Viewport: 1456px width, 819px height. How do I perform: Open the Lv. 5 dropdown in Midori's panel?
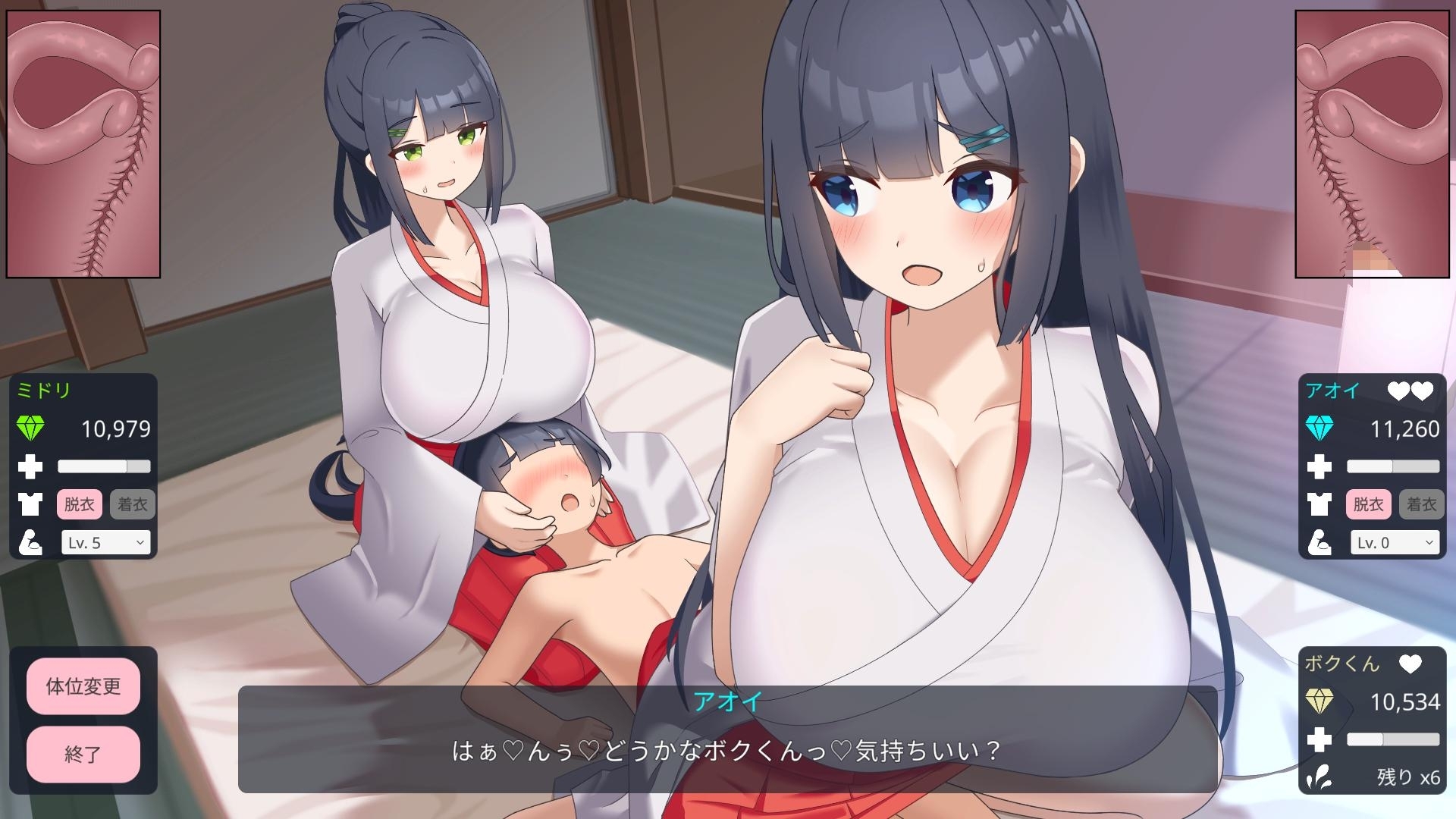[106, 542]
